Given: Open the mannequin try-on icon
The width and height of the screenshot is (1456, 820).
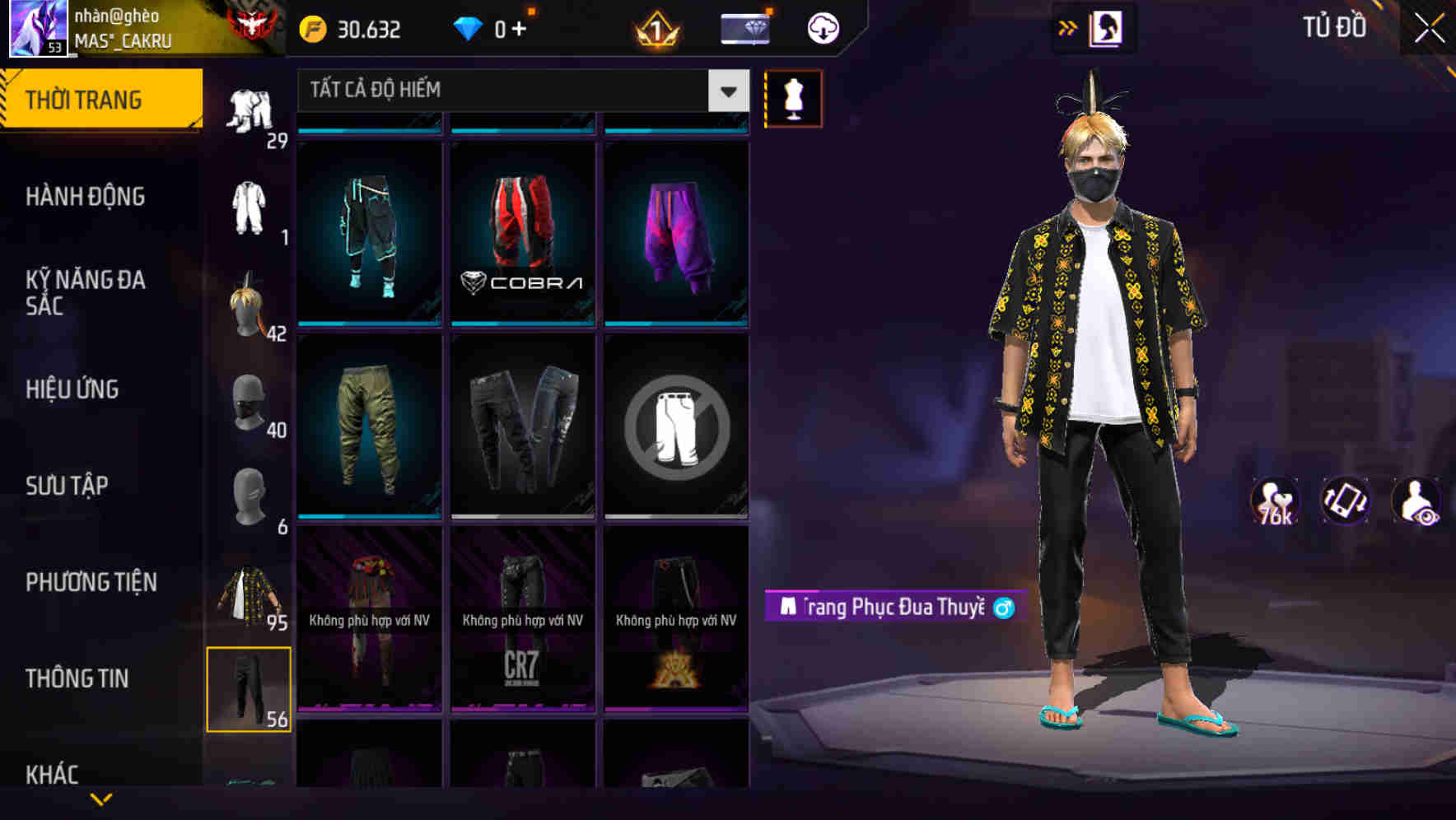Looking at the screenshot, I should 793,98.
